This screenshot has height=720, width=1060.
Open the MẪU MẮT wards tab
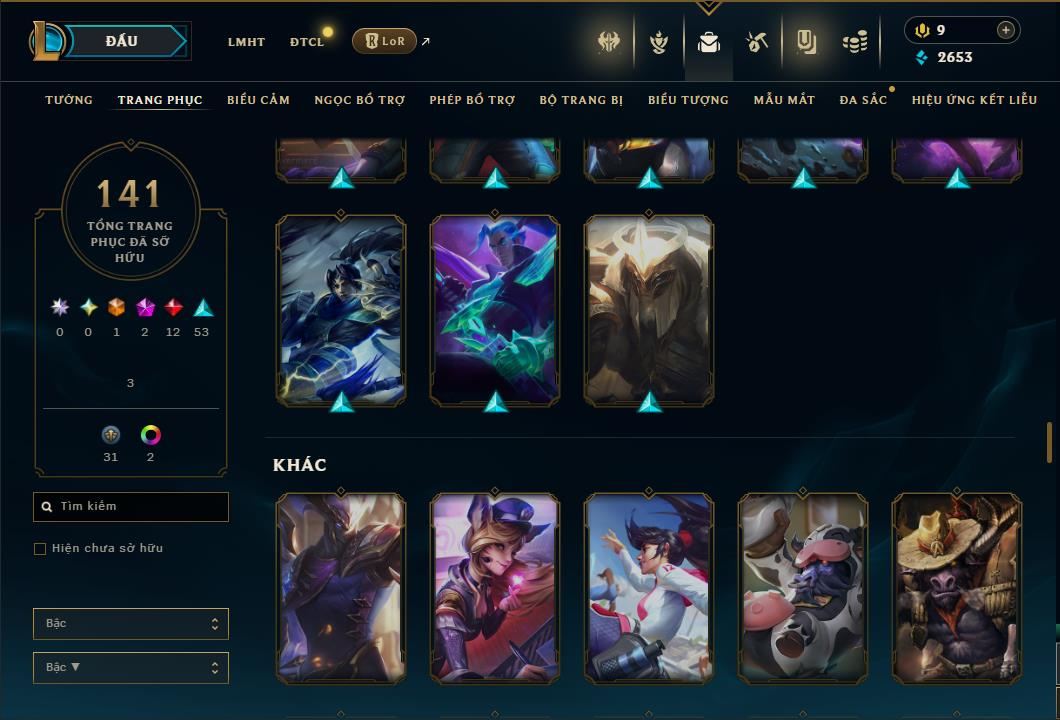(784, 100)
